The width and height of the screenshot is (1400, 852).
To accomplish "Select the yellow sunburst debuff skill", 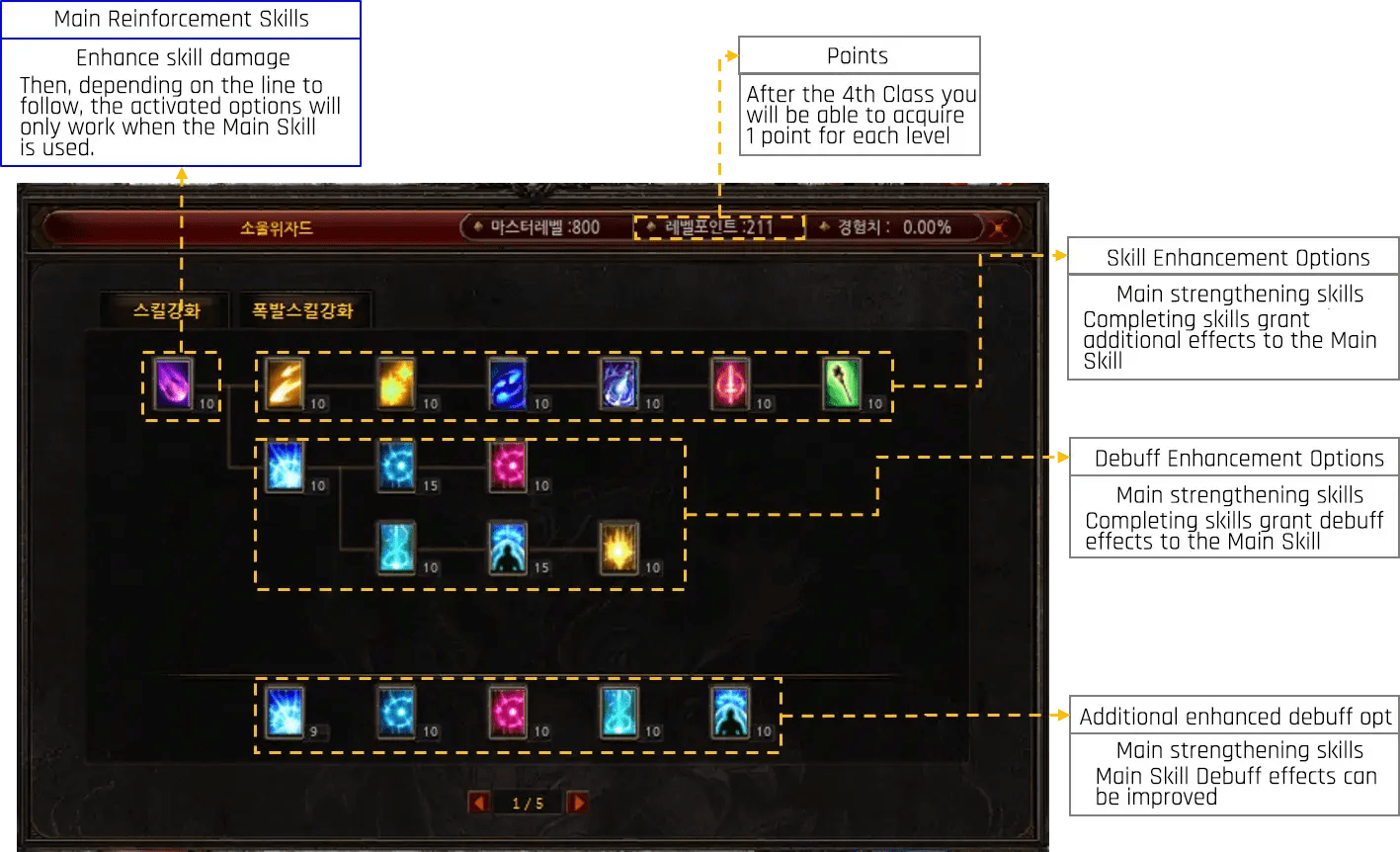I will point(619,547).
